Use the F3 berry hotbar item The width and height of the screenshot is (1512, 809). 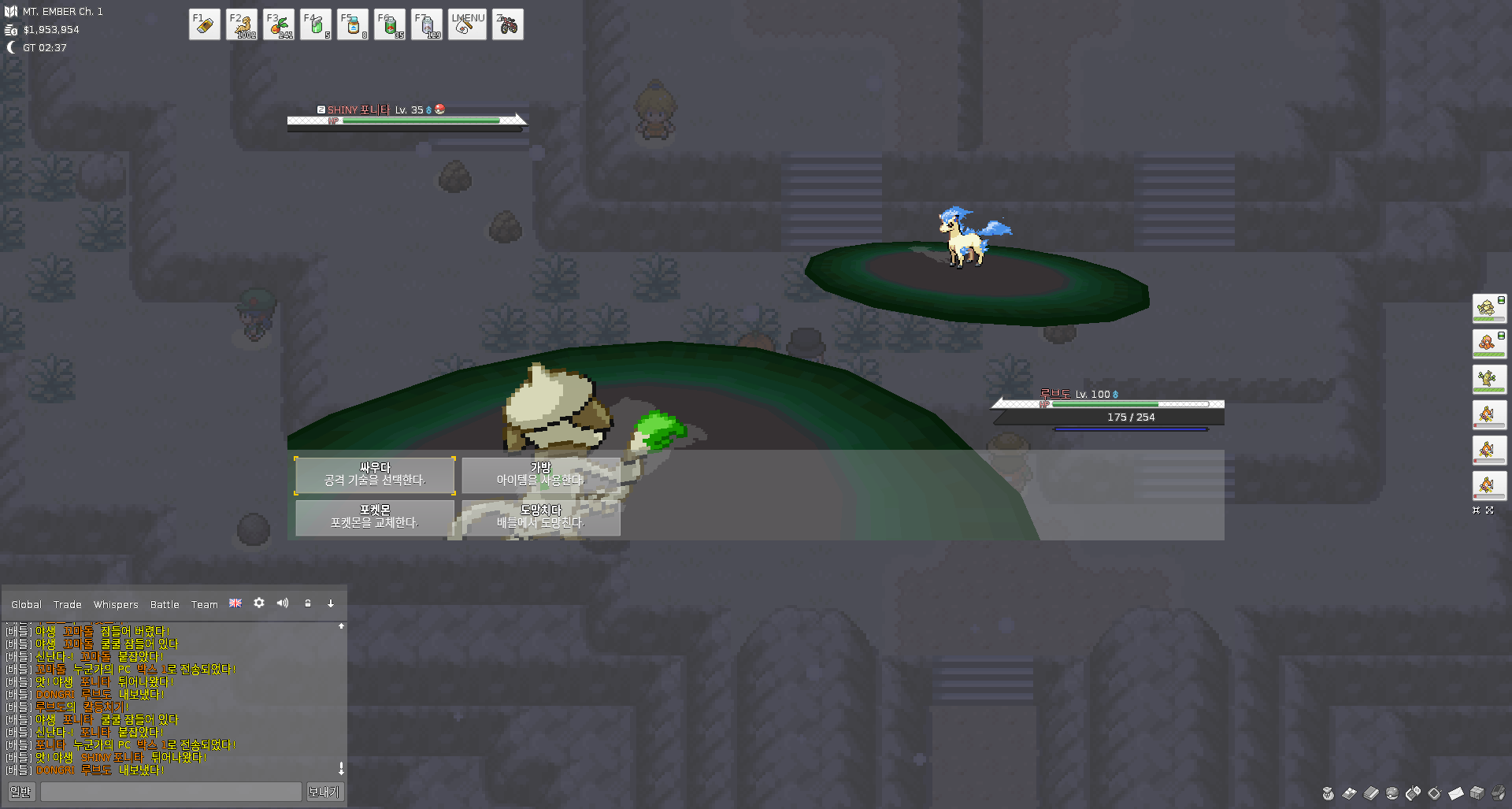(x=279, y=24)
